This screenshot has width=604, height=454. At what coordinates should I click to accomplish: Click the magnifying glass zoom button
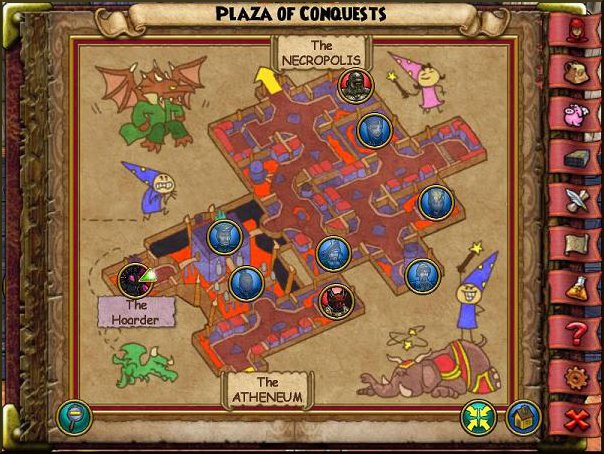tap(74, 416)
